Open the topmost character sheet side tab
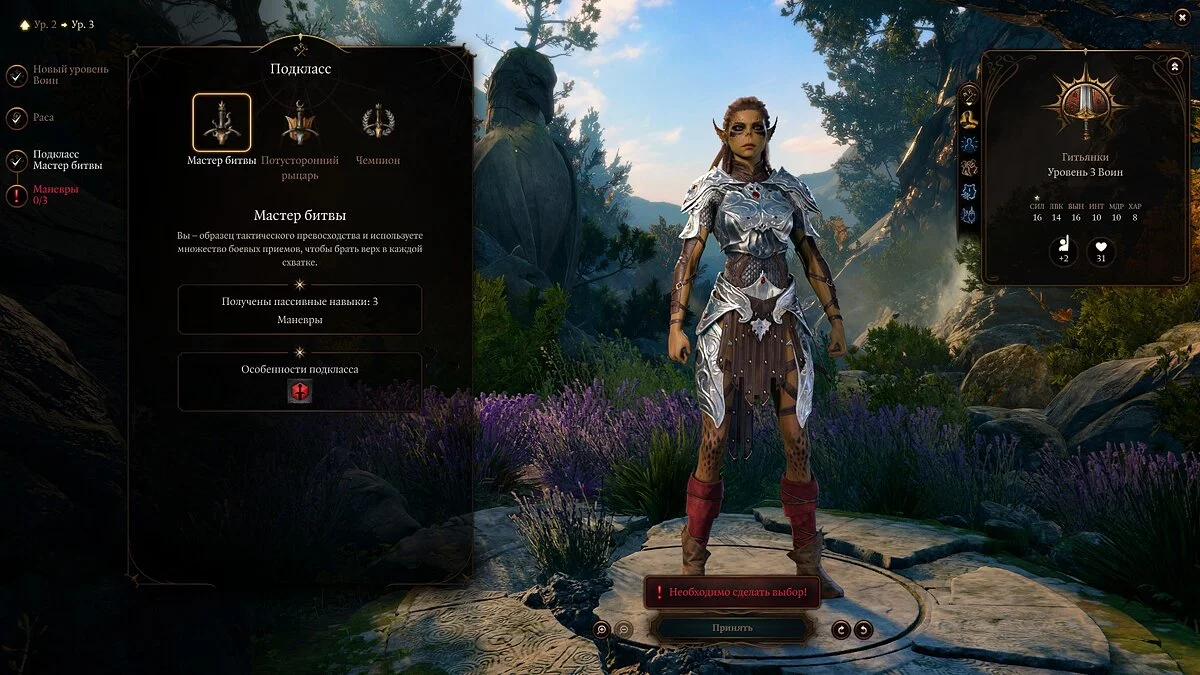The height and width of the screenshot is (675, 1200). 969,95
